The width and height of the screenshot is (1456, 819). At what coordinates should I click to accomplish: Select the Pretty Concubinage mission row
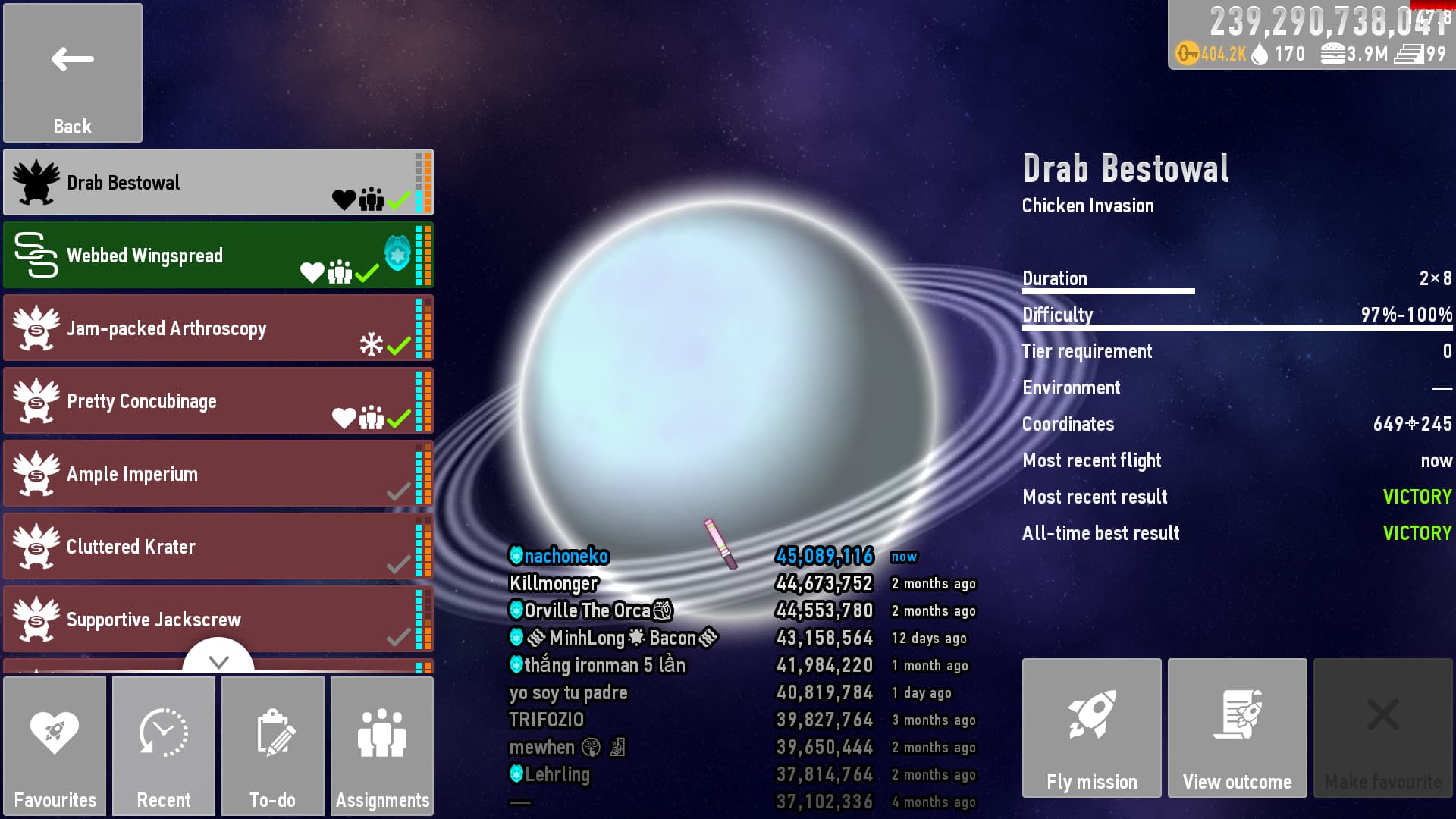(x=218, y=401)
